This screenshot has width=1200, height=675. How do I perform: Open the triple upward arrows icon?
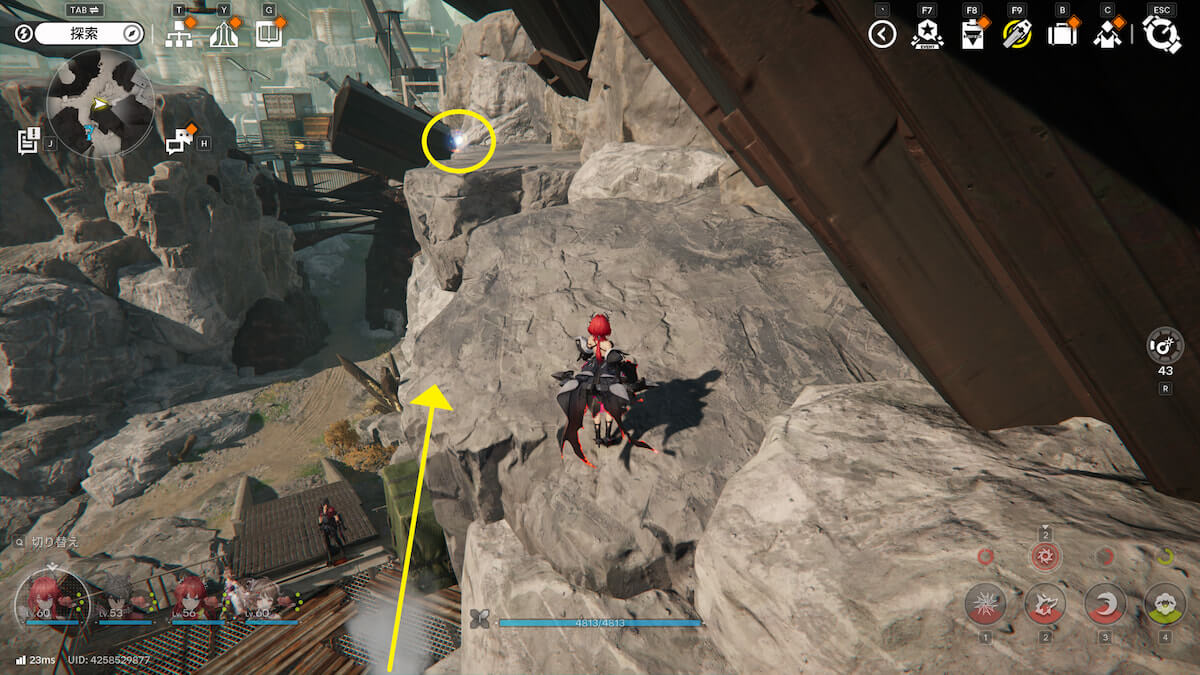coord(225,35)
